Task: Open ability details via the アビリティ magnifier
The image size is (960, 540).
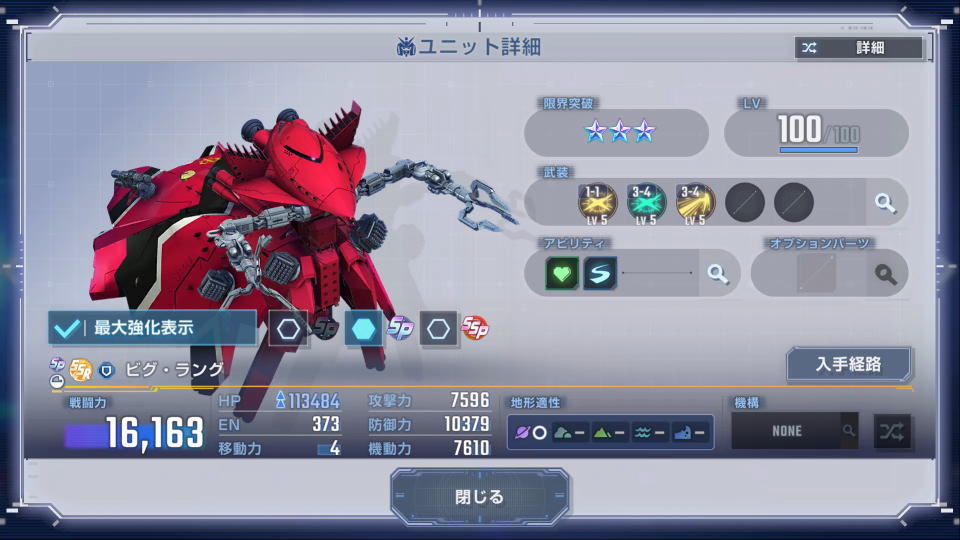Action: pos(717,273)
